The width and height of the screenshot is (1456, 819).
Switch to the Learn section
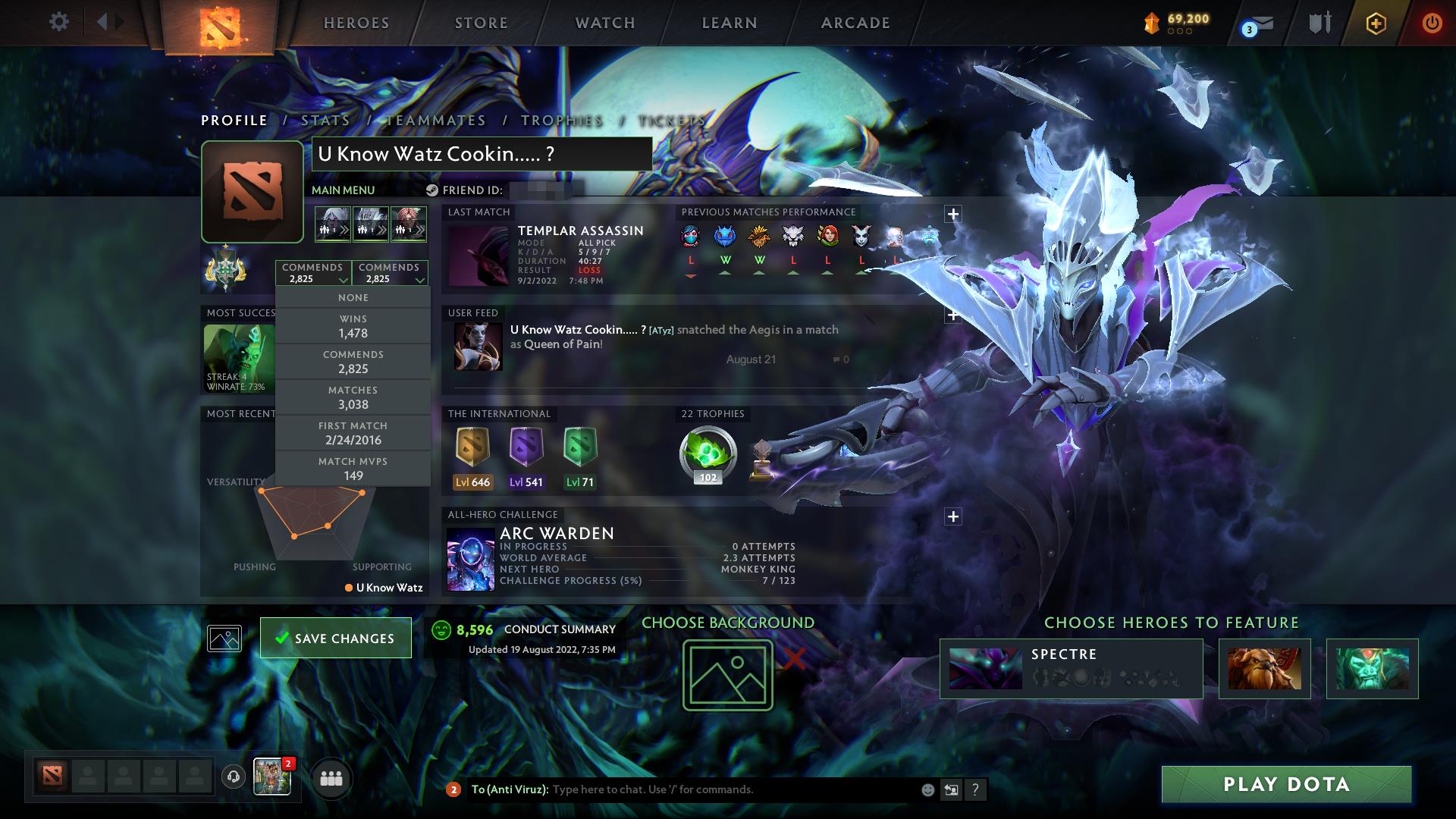pyautogui.click(x=730, y=23)
